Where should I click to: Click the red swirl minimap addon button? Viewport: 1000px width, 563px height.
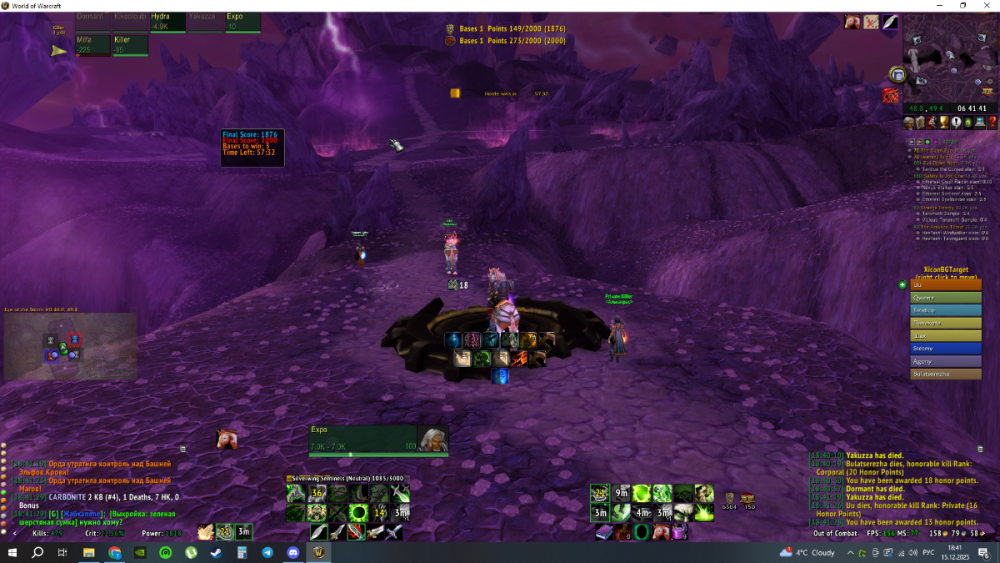(x=890, y=95)
